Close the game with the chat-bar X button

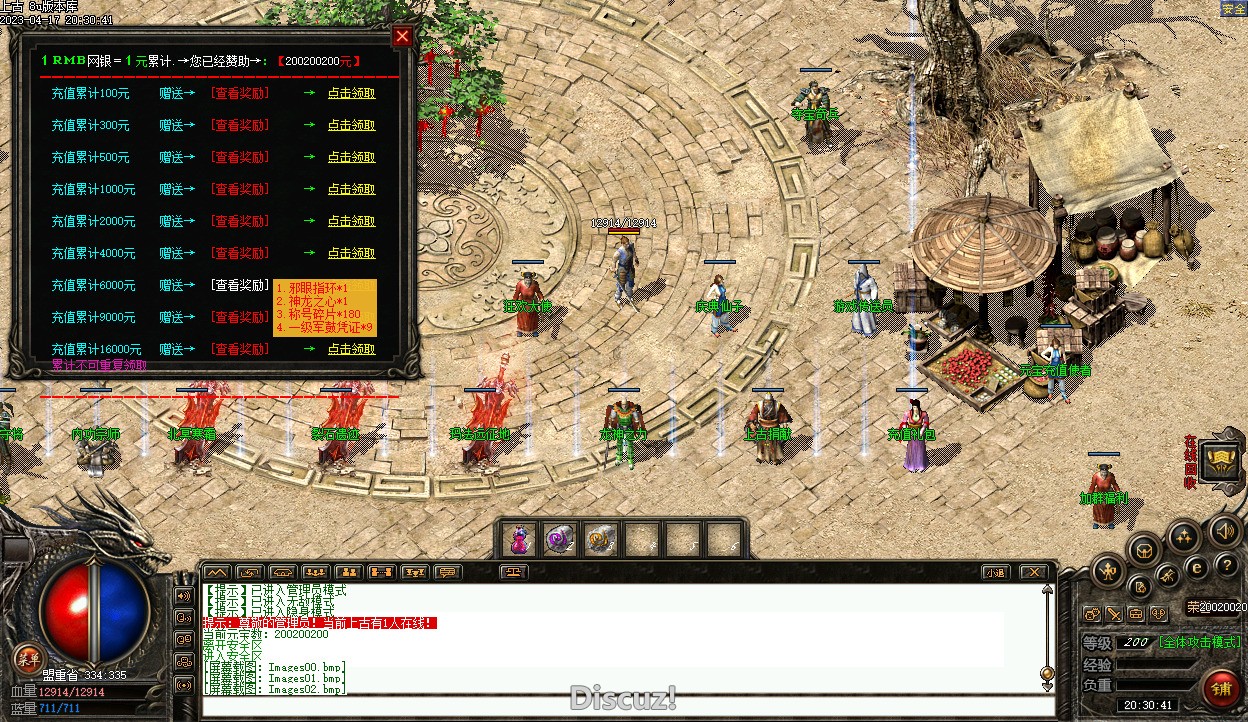[1033, 573]
